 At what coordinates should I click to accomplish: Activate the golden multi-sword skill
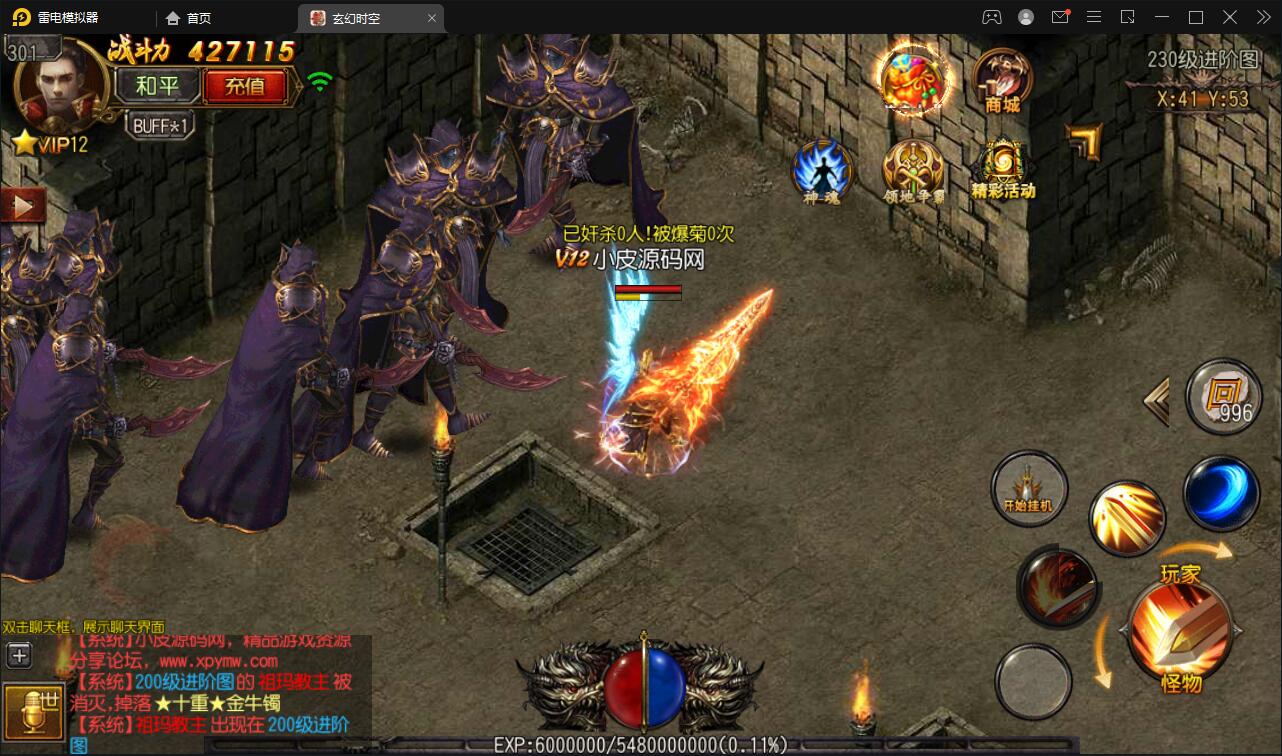click(x=1127, y=518)
